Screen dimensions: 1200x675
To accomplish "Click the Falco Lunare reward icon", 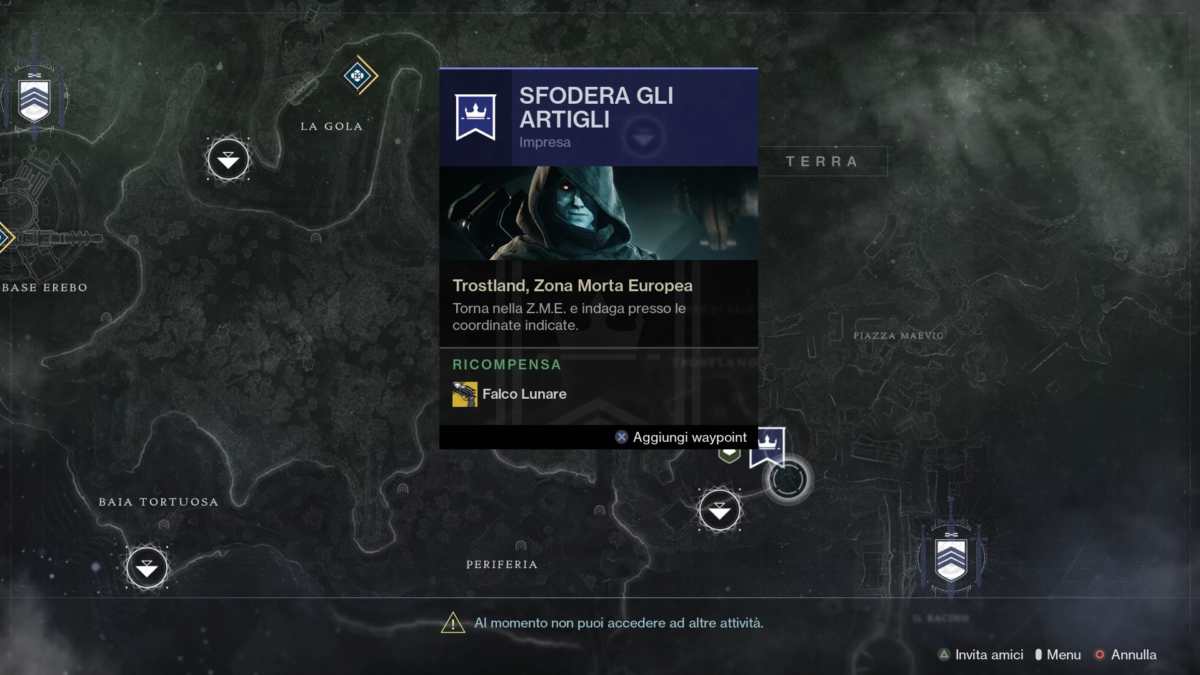I will tap(465, 394).
